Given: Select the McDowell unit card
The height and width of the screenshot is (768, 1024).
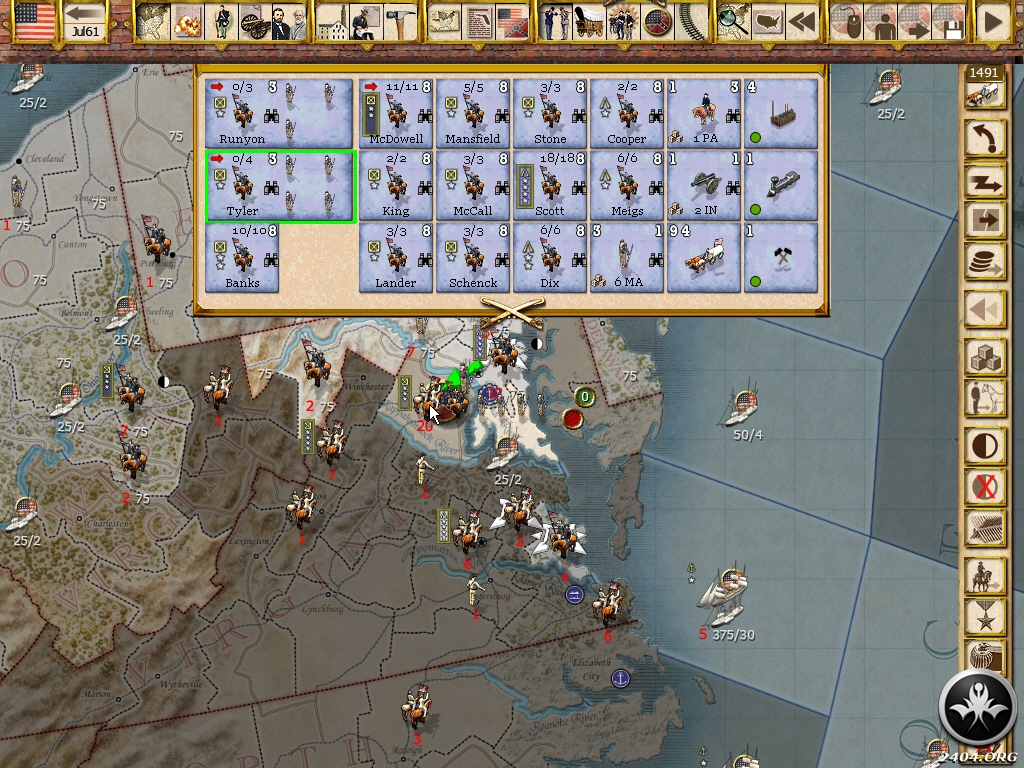Looking at the screenshot, I should tap(396, 114).
